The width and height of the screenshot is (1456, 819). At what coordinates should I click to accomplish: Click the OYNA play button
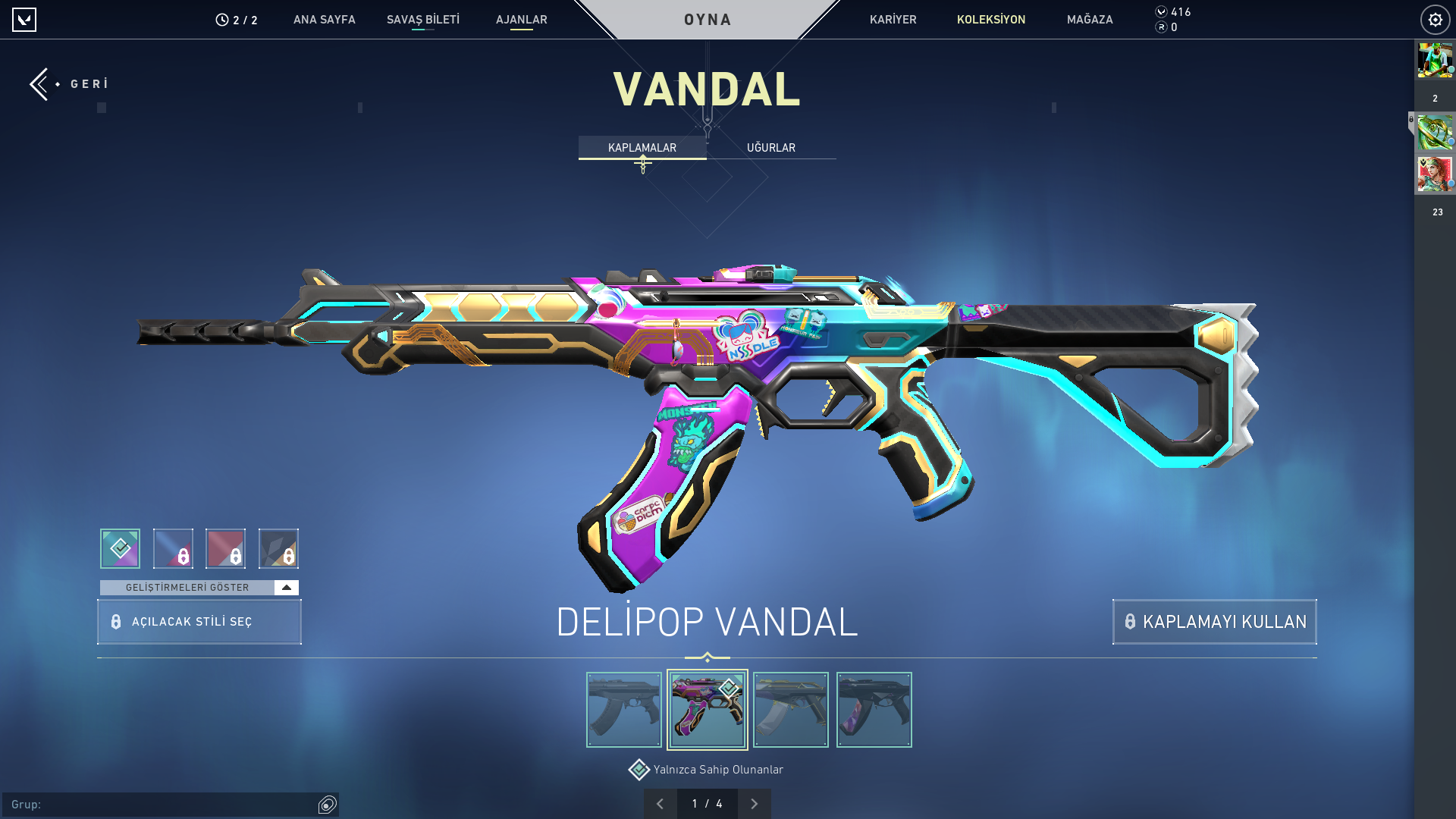tap(708, 20)
